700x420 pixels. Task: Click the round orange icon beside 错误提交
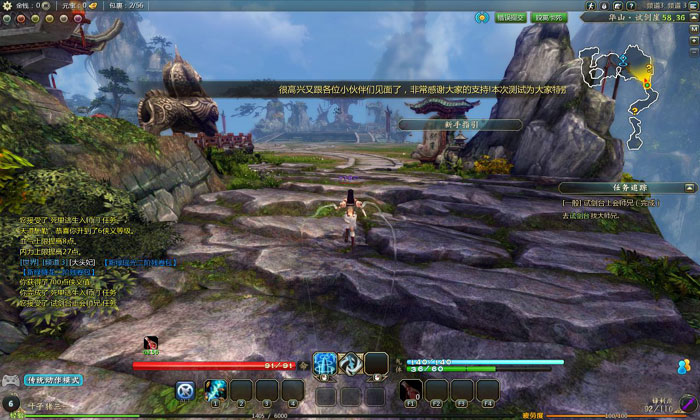pyautogui.click(x=480, y=17)
